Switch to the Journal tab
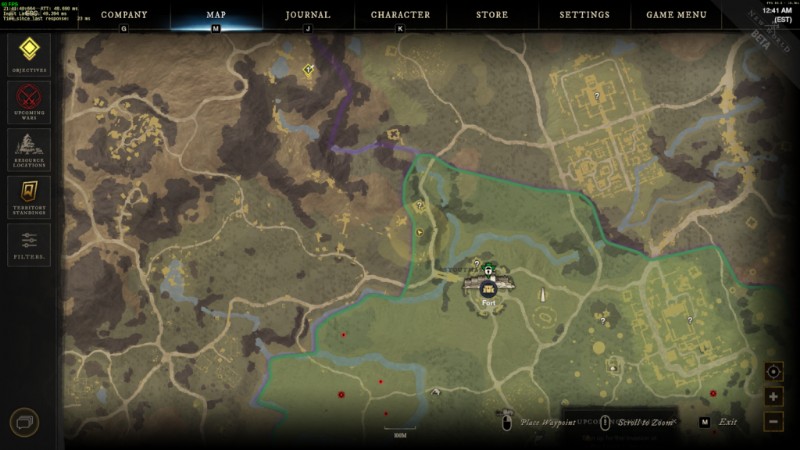Screen dimensions: 800x450 (308, 15)
